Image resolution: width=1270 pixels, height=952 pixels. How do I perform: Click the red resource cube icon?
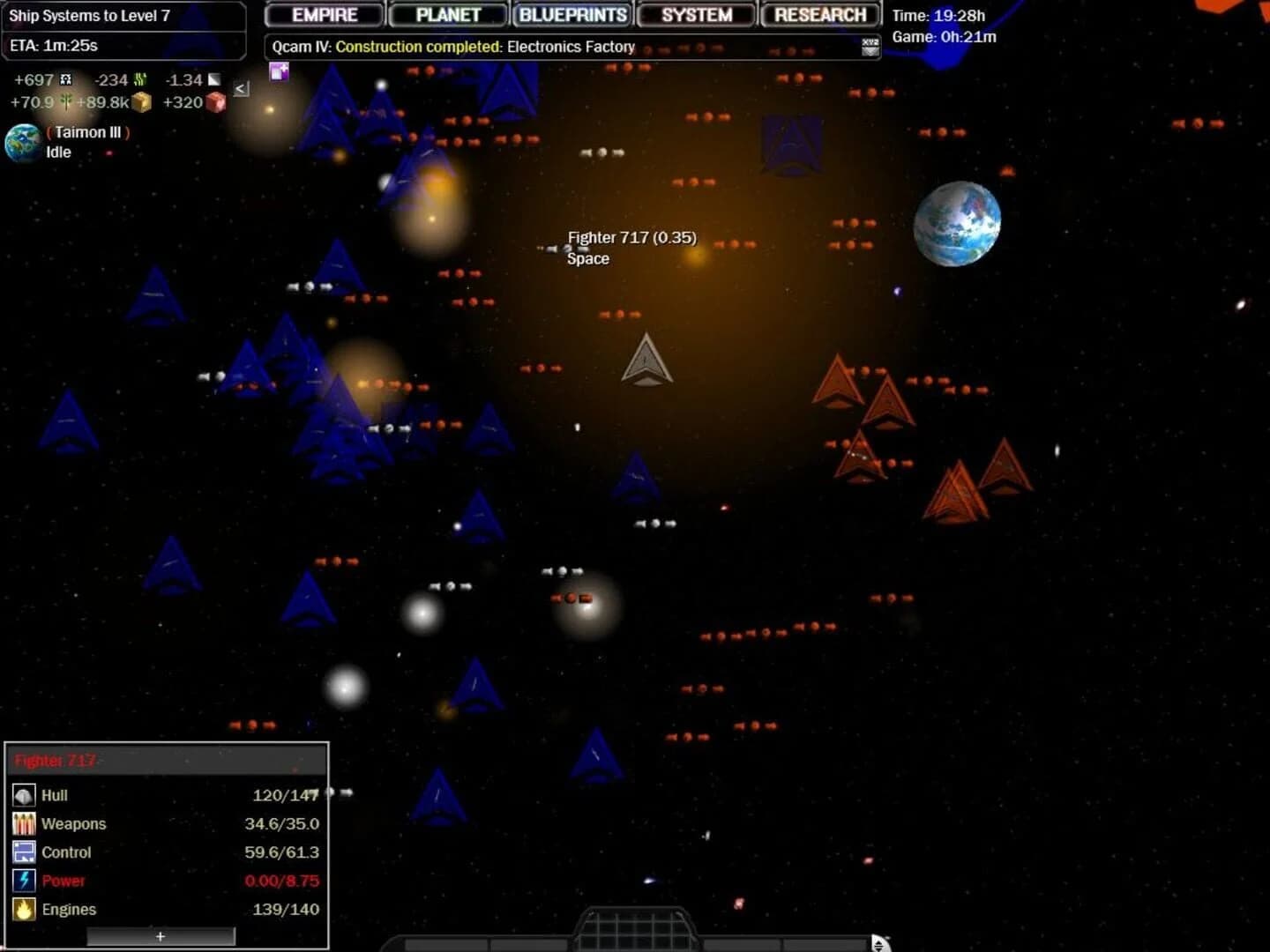(217, 102)
